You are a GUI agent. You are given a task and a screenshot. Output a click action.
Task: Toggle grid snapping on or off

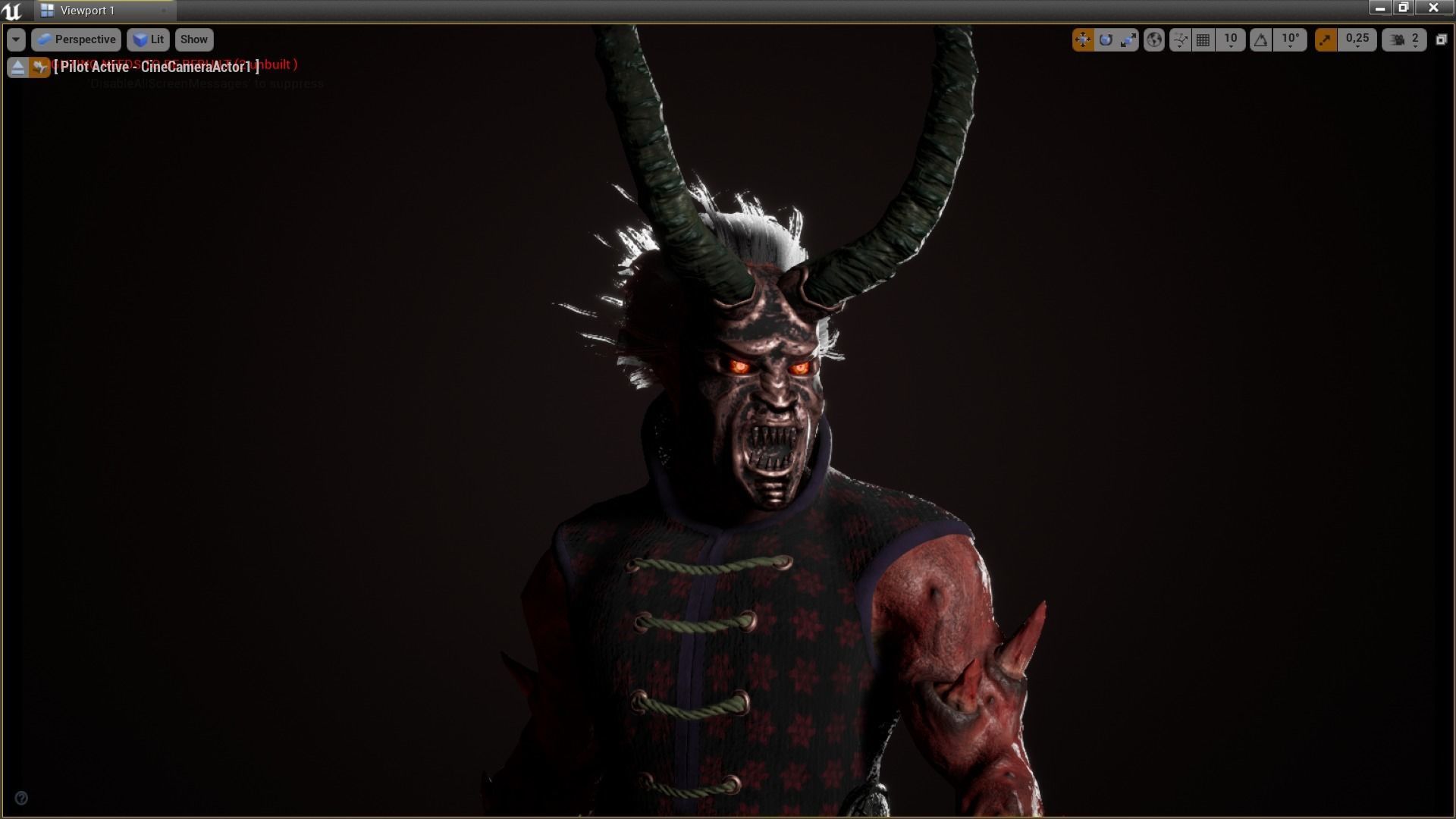1203,39
